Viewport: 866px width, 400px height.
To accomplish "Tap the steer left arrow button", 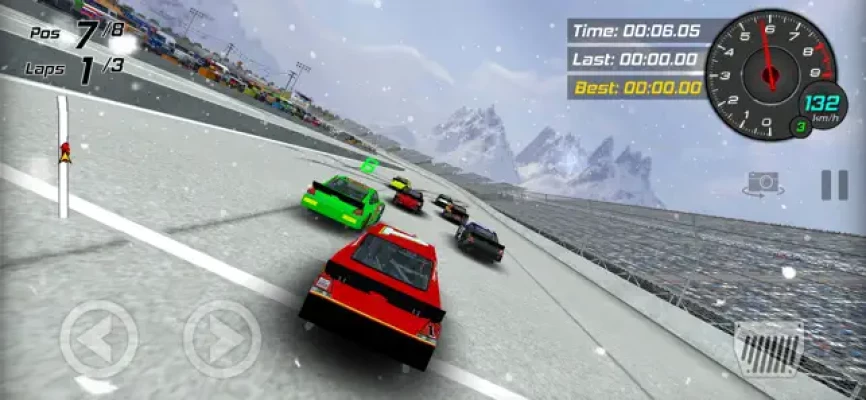I will tap(99, 340).
